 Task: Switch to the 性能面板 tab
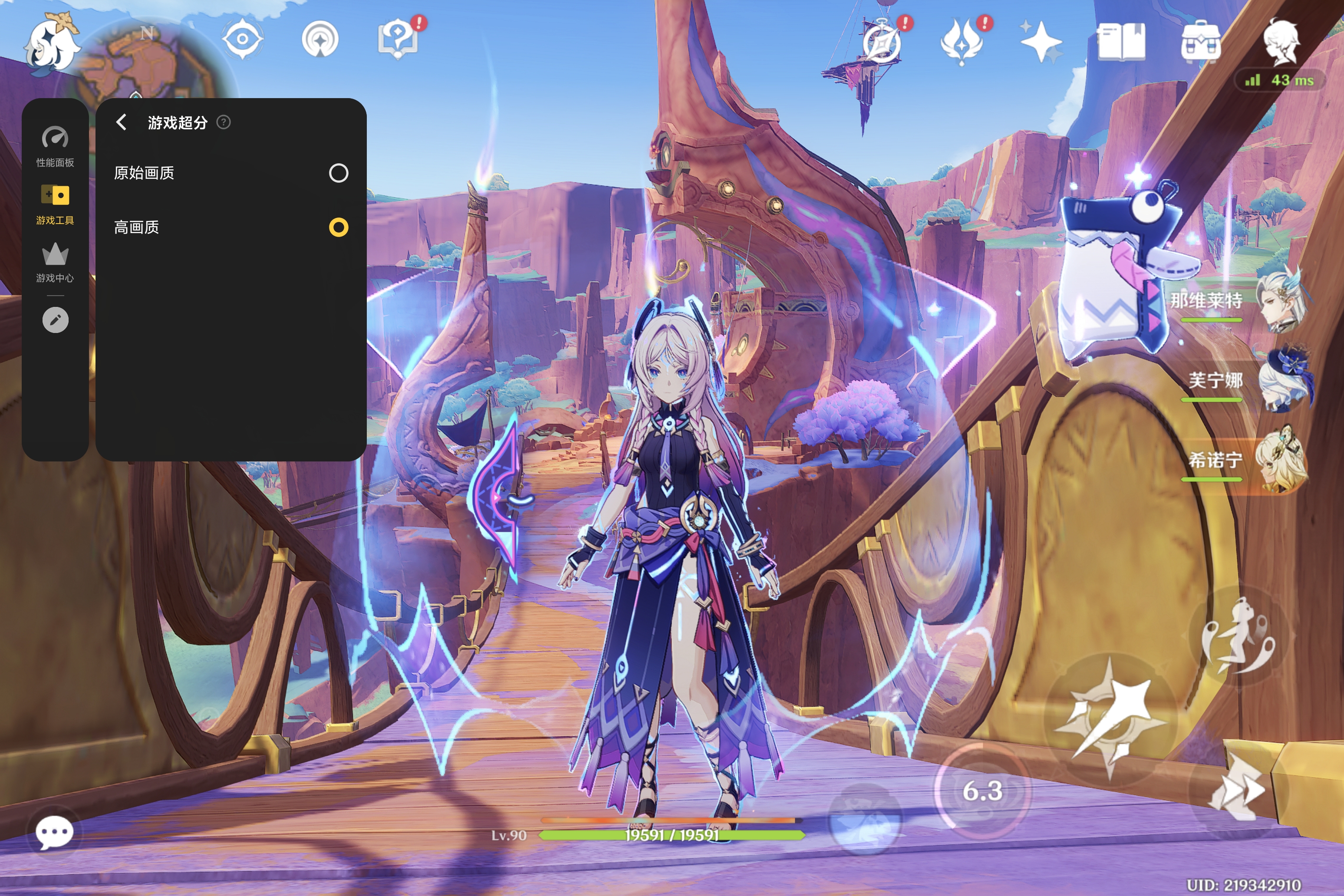(x=55, y=147)
